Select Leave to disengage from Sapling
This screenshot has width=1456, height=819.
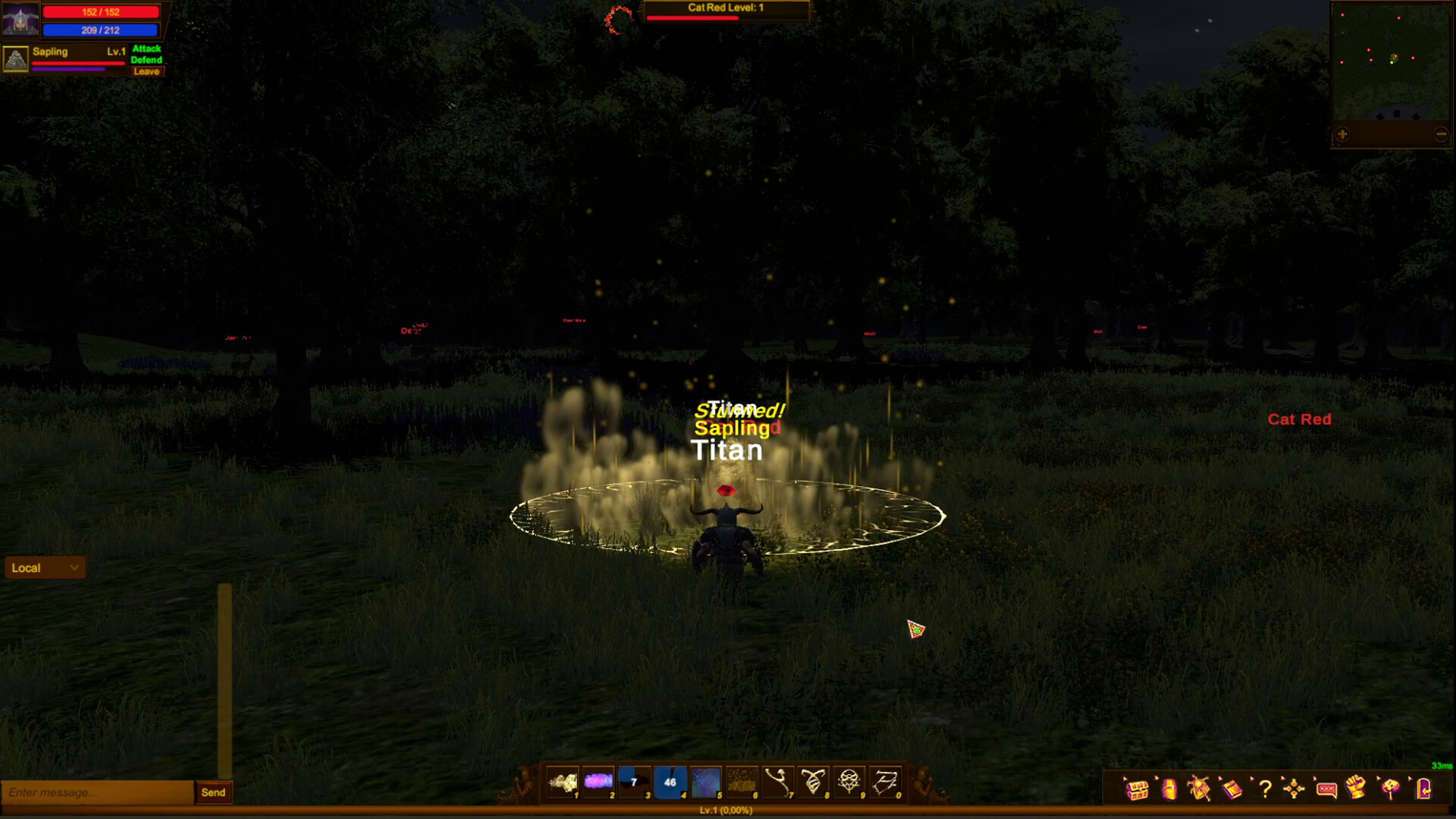click(146, 71)
